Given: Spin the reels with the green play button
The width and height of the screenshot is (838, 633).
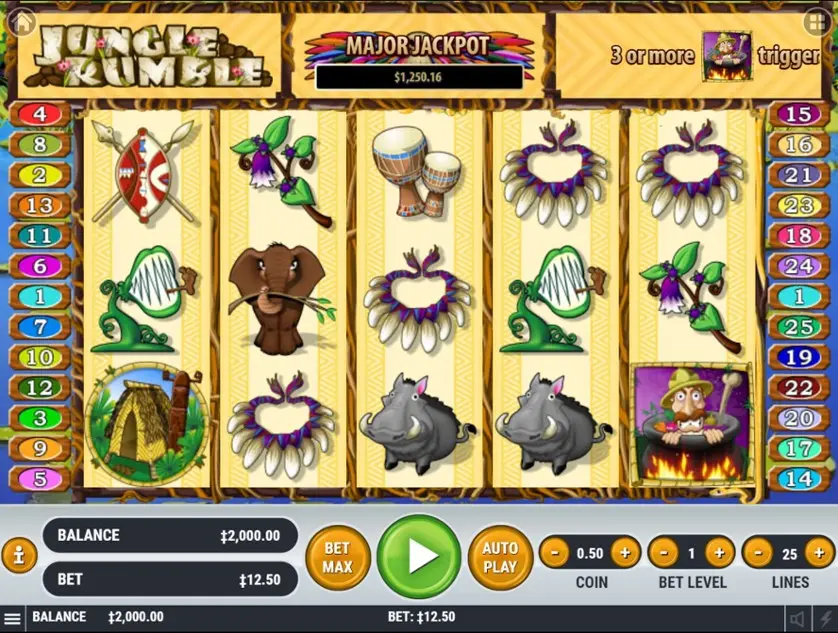Looking at the screenshot, I should tap(419, 556).
